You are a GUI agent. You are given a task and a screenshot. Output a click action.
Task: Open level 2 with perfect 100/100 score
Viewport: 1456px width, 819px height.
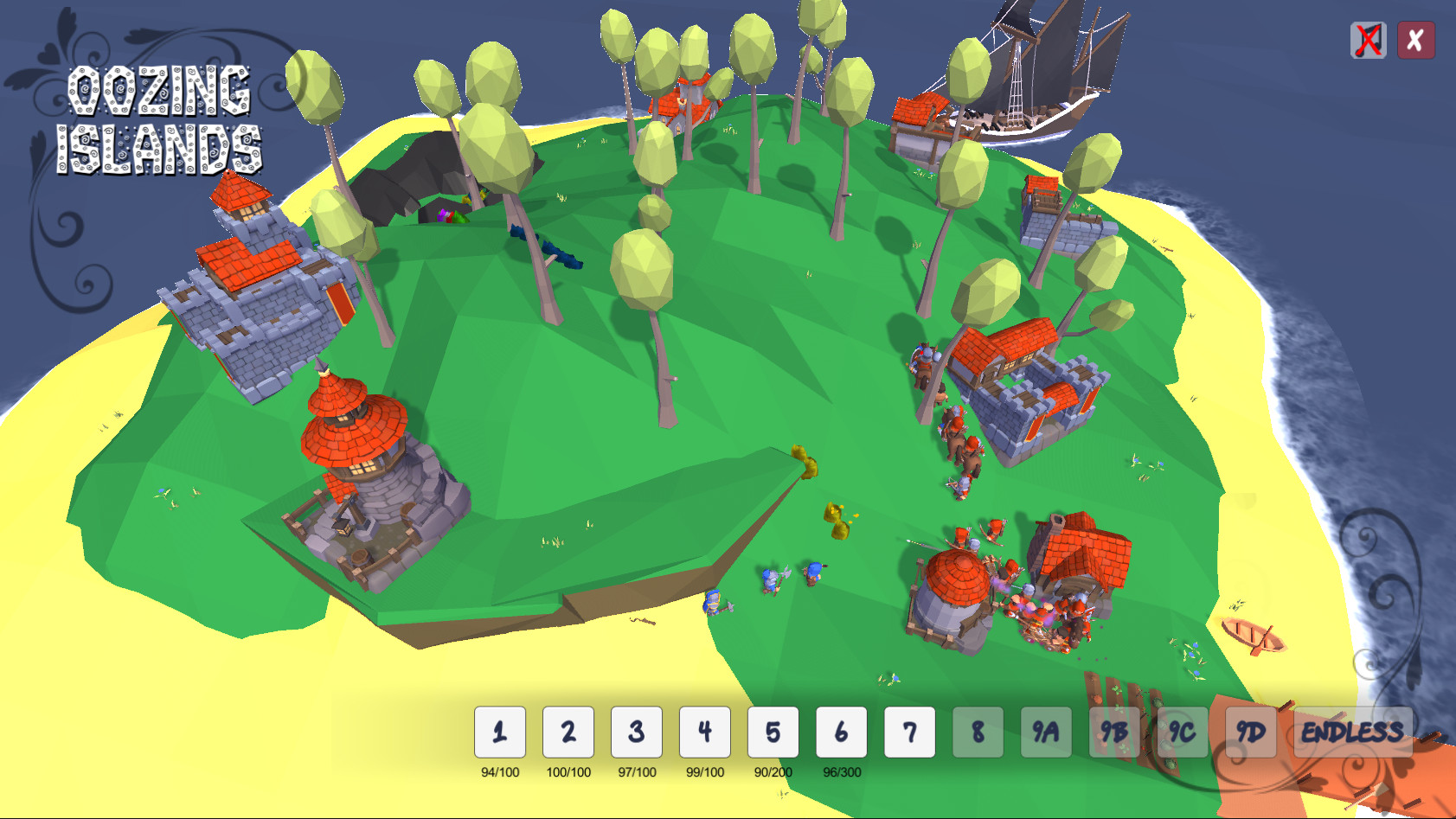coord(568,731)
